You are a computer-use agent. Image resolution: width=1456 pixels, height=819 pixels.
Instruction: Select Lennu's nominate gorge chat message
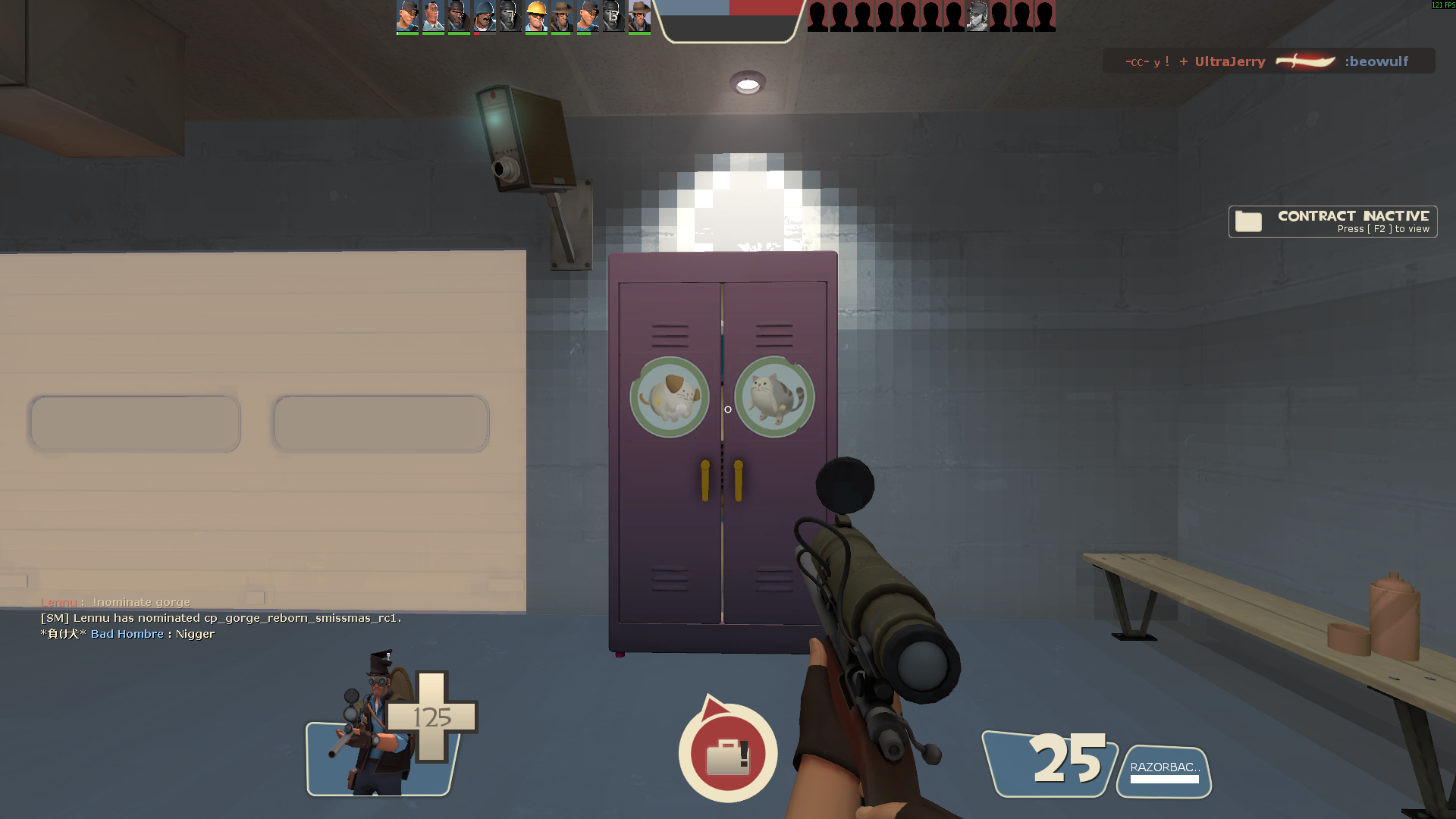(x=115, y=602)
